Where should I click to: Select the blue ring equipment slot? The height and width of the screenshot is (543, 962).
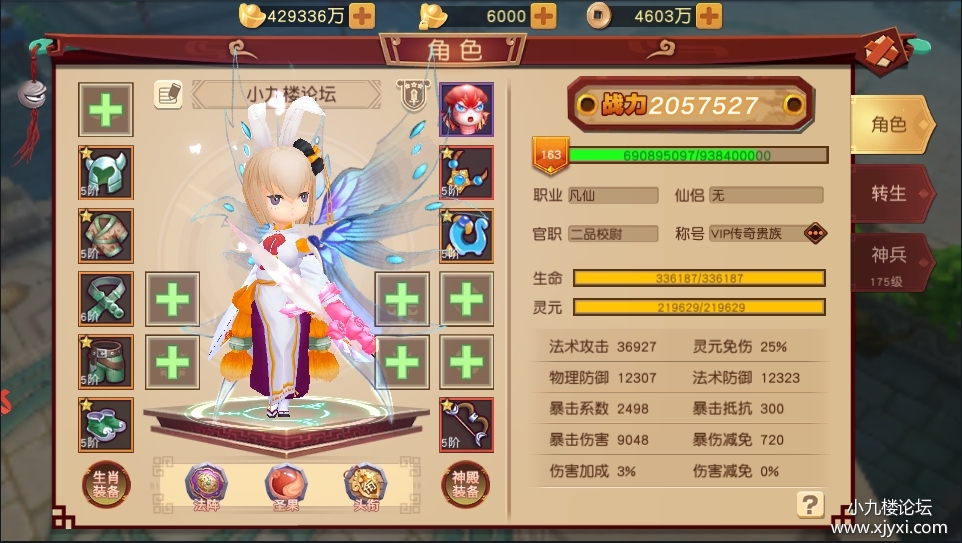[x=466, y=235]
